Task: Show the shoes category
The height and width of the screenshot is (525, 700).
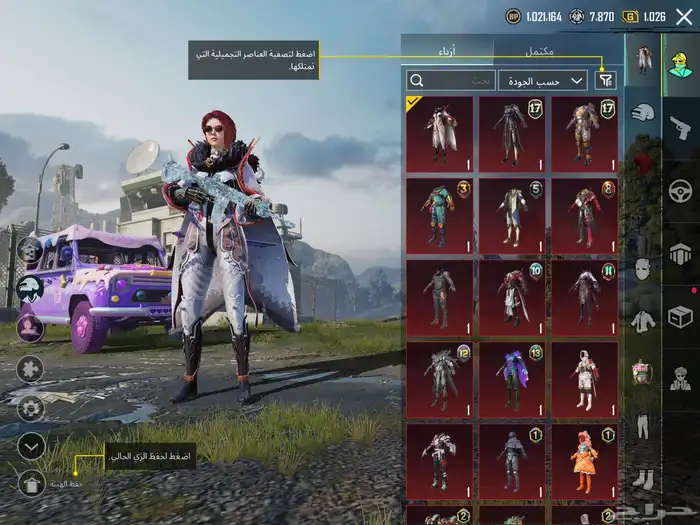Action: pos(642,478)
